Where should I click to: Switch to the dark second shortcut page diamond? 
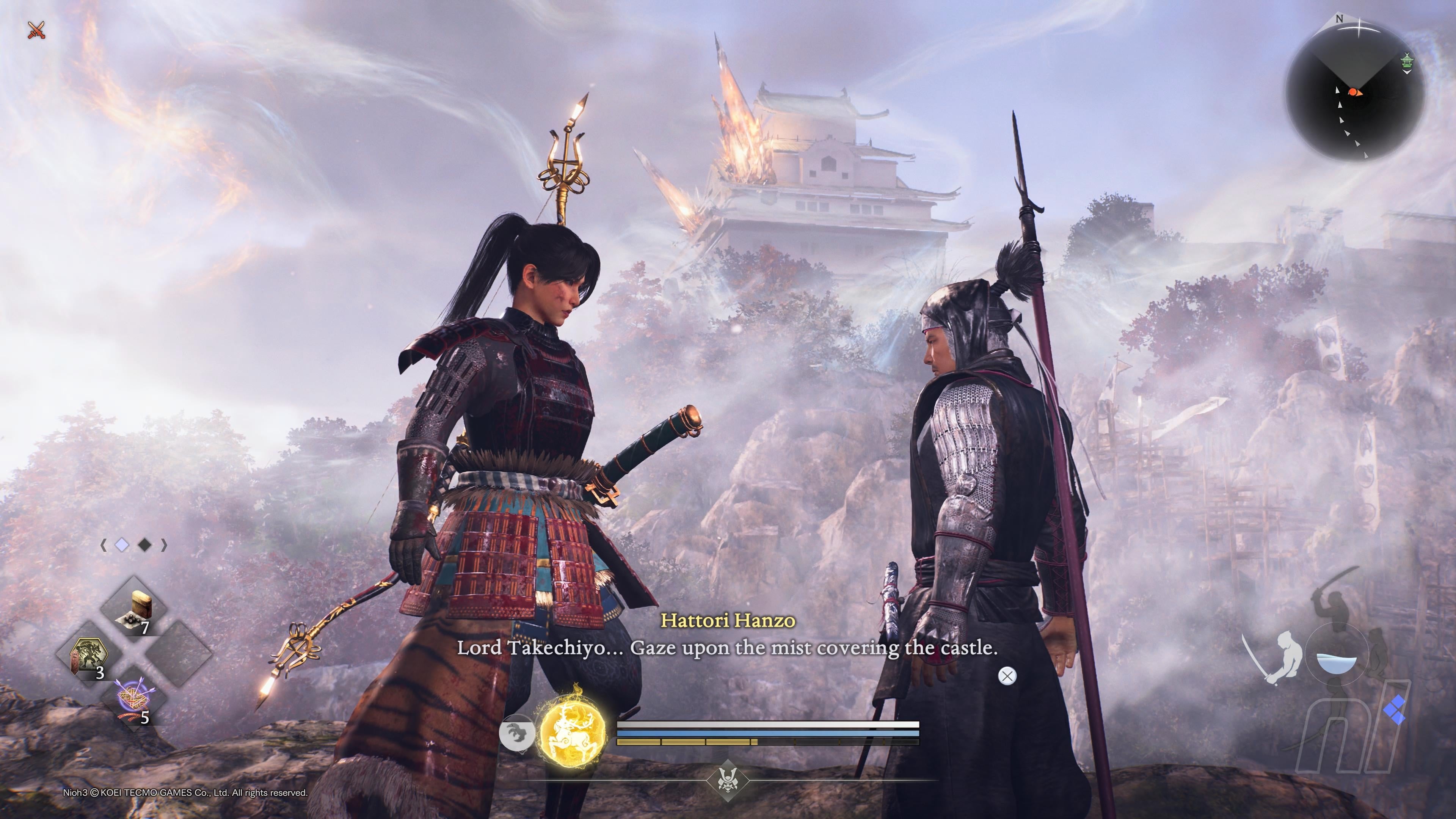click(145, 545)
